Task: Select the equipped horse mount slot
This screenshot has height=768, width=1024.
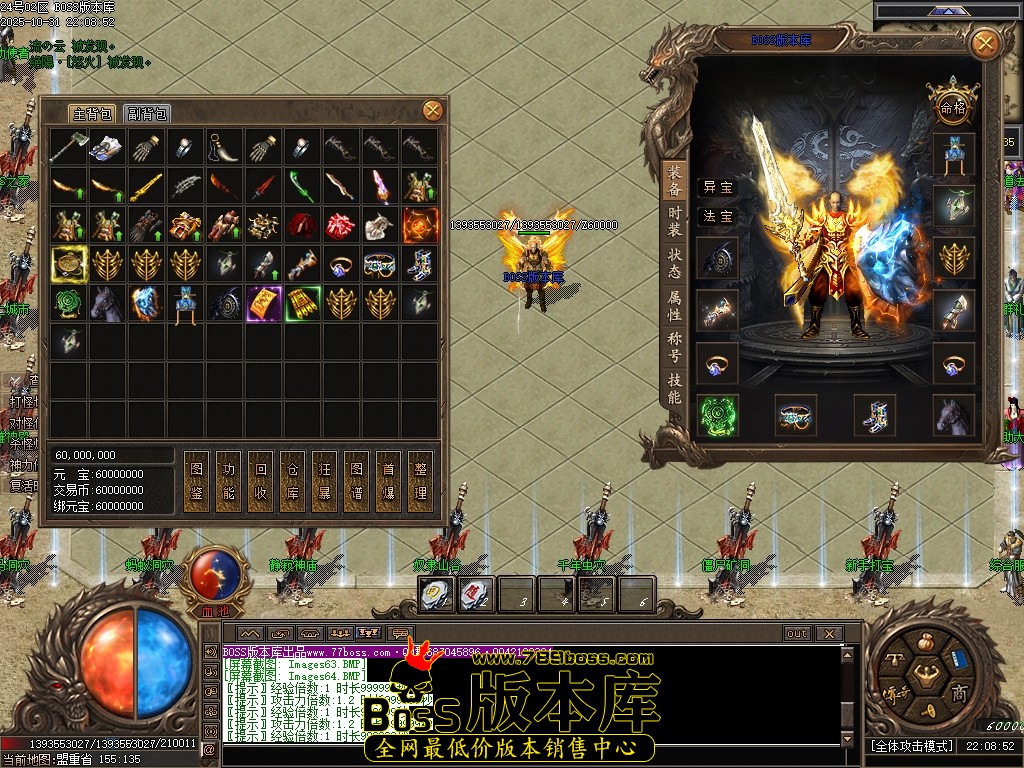Action: pos(954,415)
